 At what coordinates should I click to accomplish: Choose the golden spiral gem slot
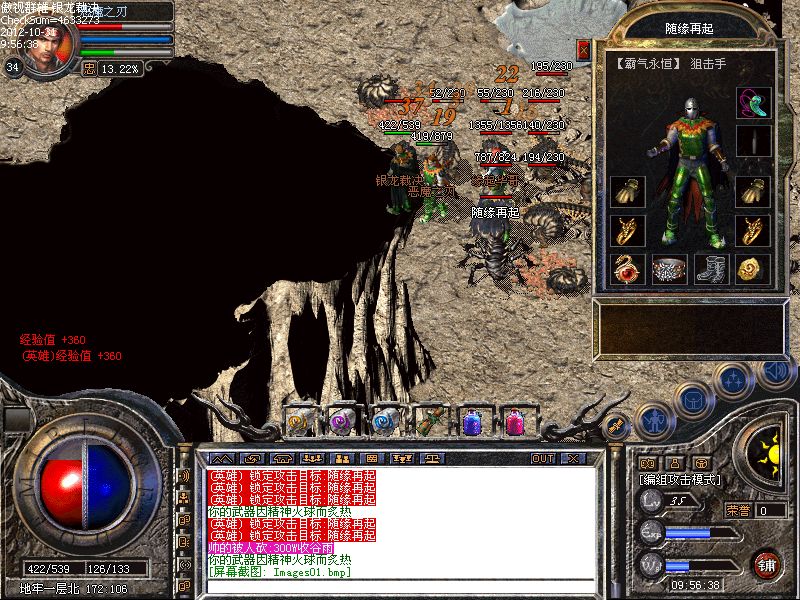coord(752,268)
